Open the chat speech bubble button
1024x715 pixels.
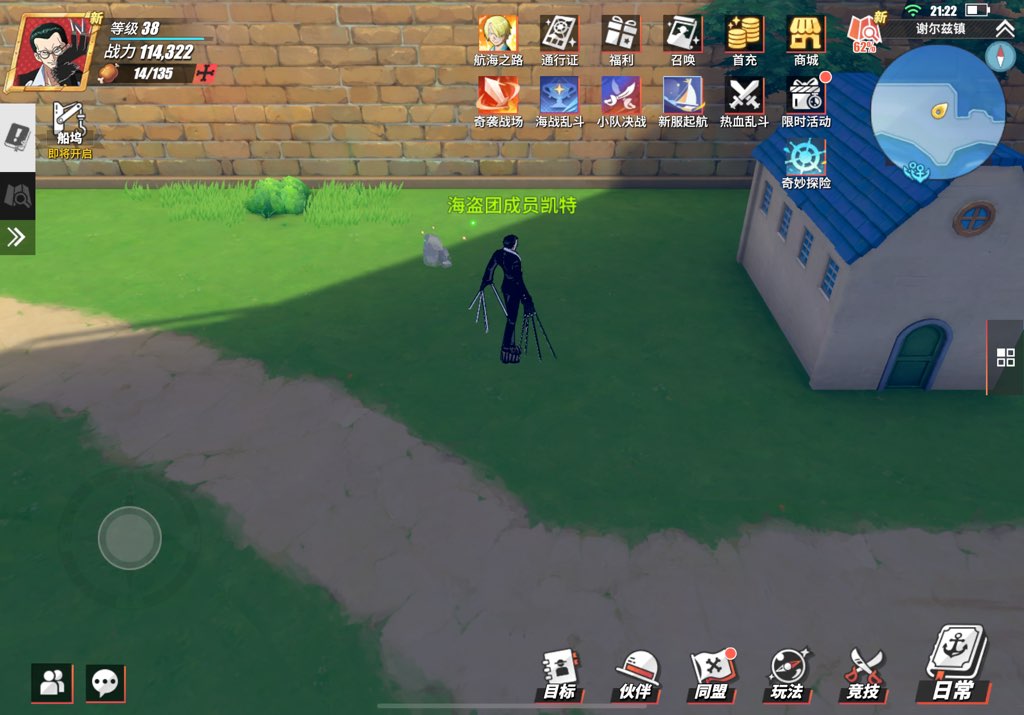click(x=105, y=683)
